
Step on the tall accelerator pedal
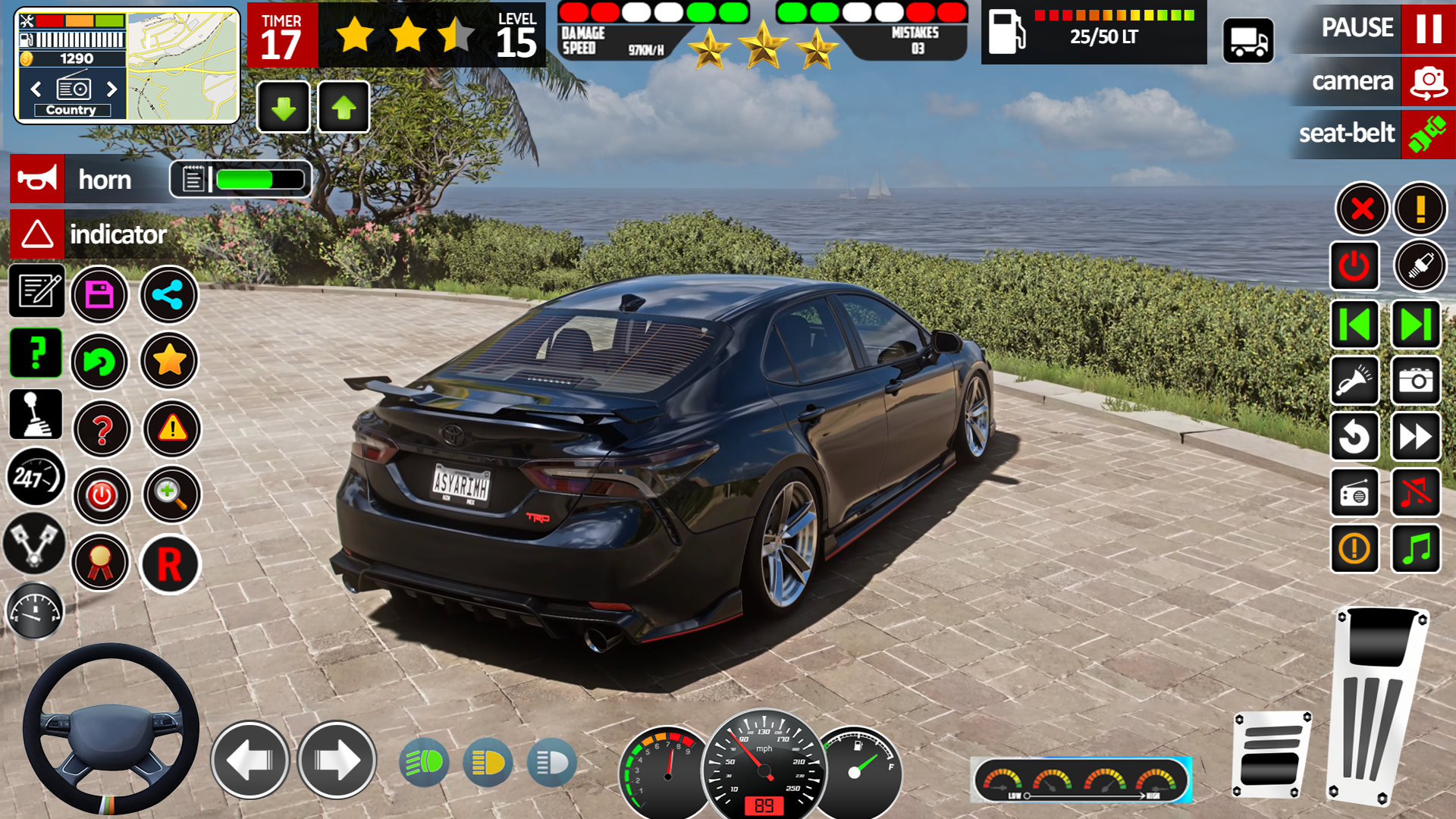[x=1376, y=705]
